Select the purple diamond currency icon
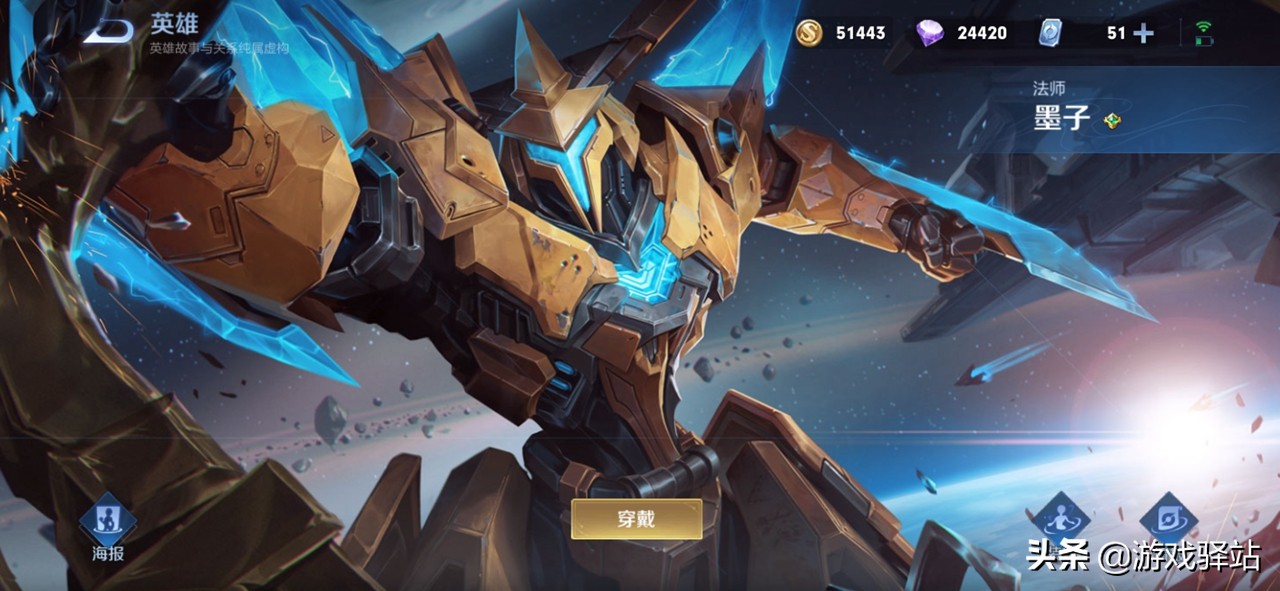The width and height of the screenshot is (1280, 591). click(x=929, y=33)
